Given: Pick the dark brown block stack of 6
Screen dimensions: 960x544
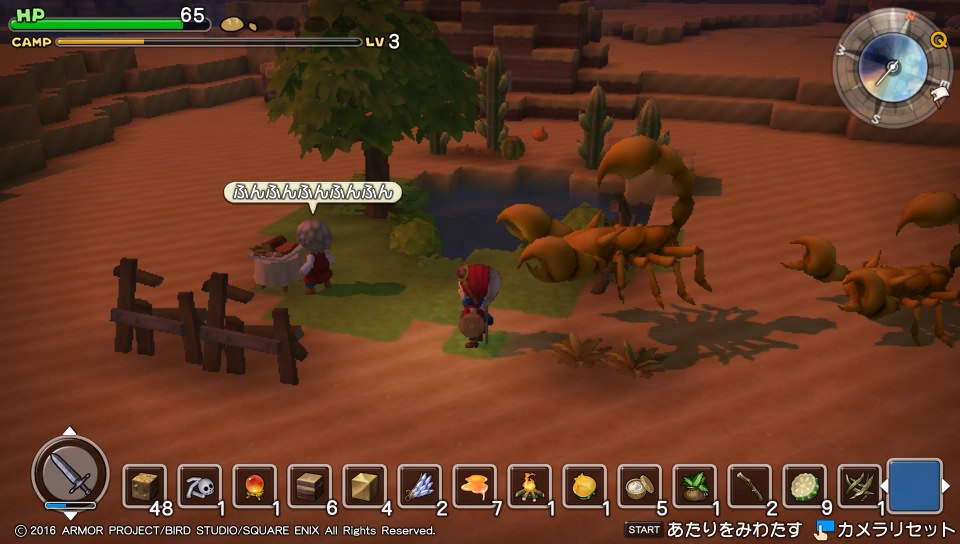Looking at the screenshot, I should click(x=309, y=486).
